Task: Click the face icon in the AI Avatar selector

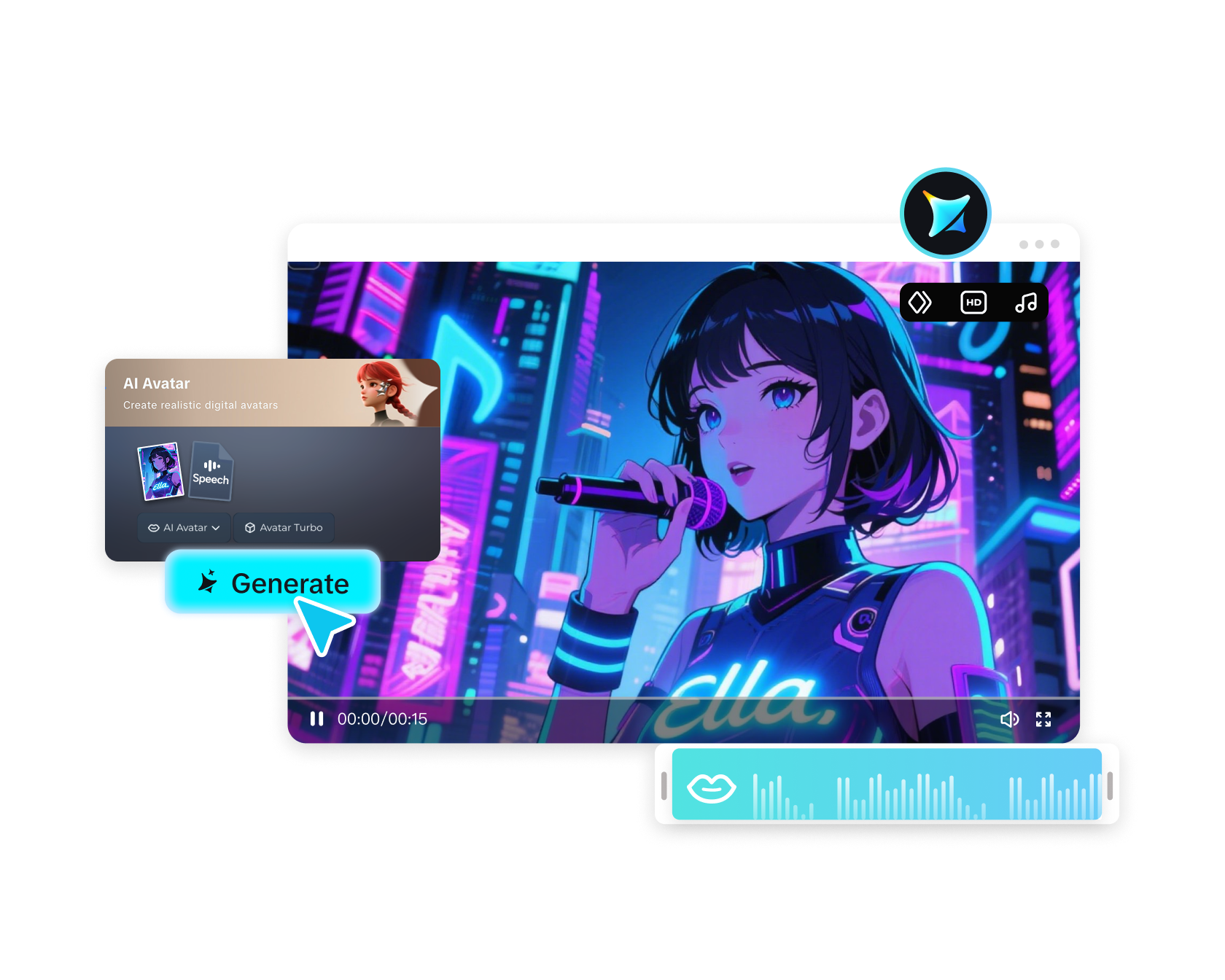Action: point(152,527)
